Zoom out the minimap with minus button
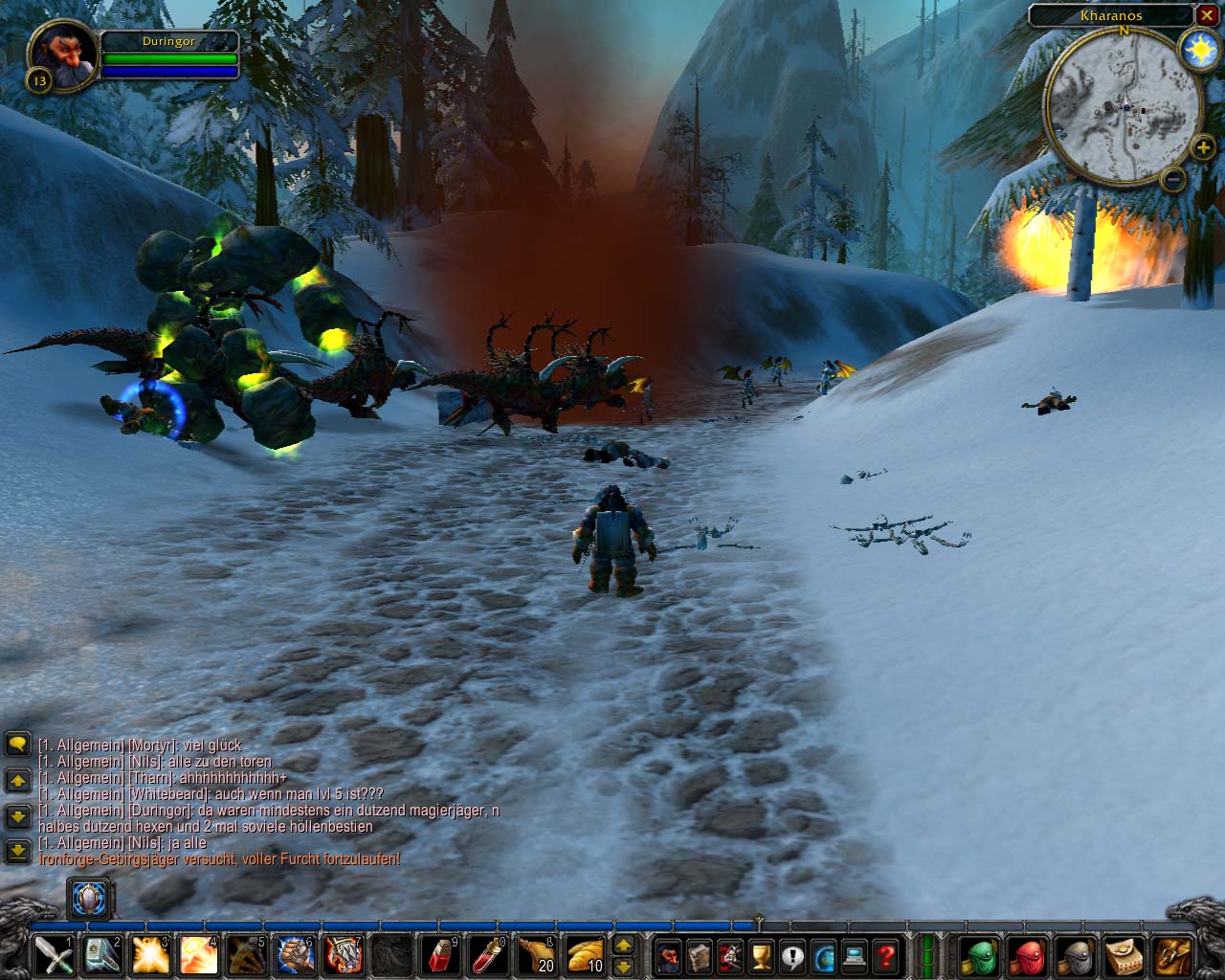Image resolution: width=1225 pixels, height=980 pixels. [1172, 179]
